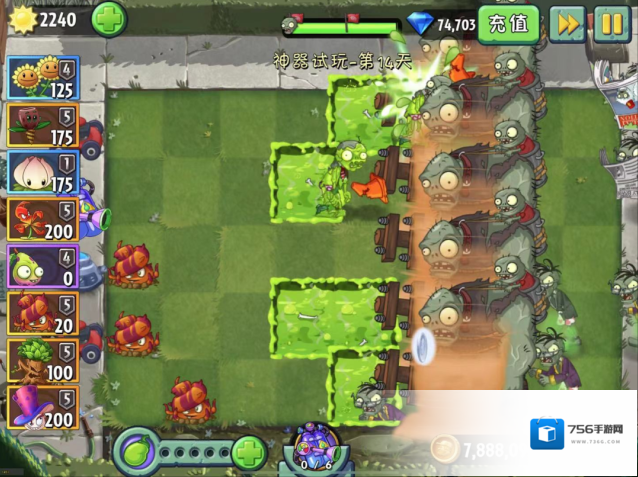Select the purple top hat plant seed packet
The height and width of the screenshot is (477, 638).
(43, 407)
